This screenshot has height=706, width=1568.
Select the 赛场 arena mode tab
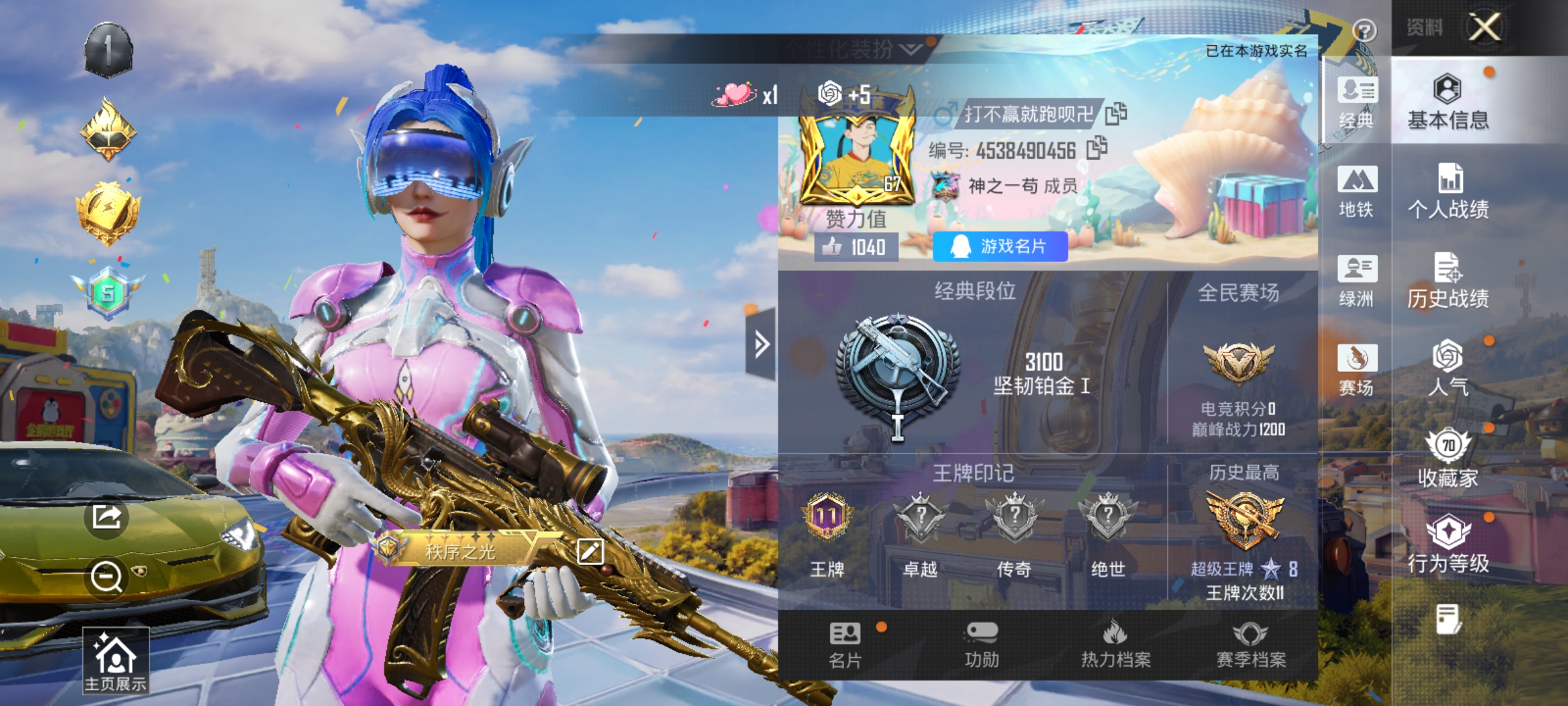[1357, 370]
